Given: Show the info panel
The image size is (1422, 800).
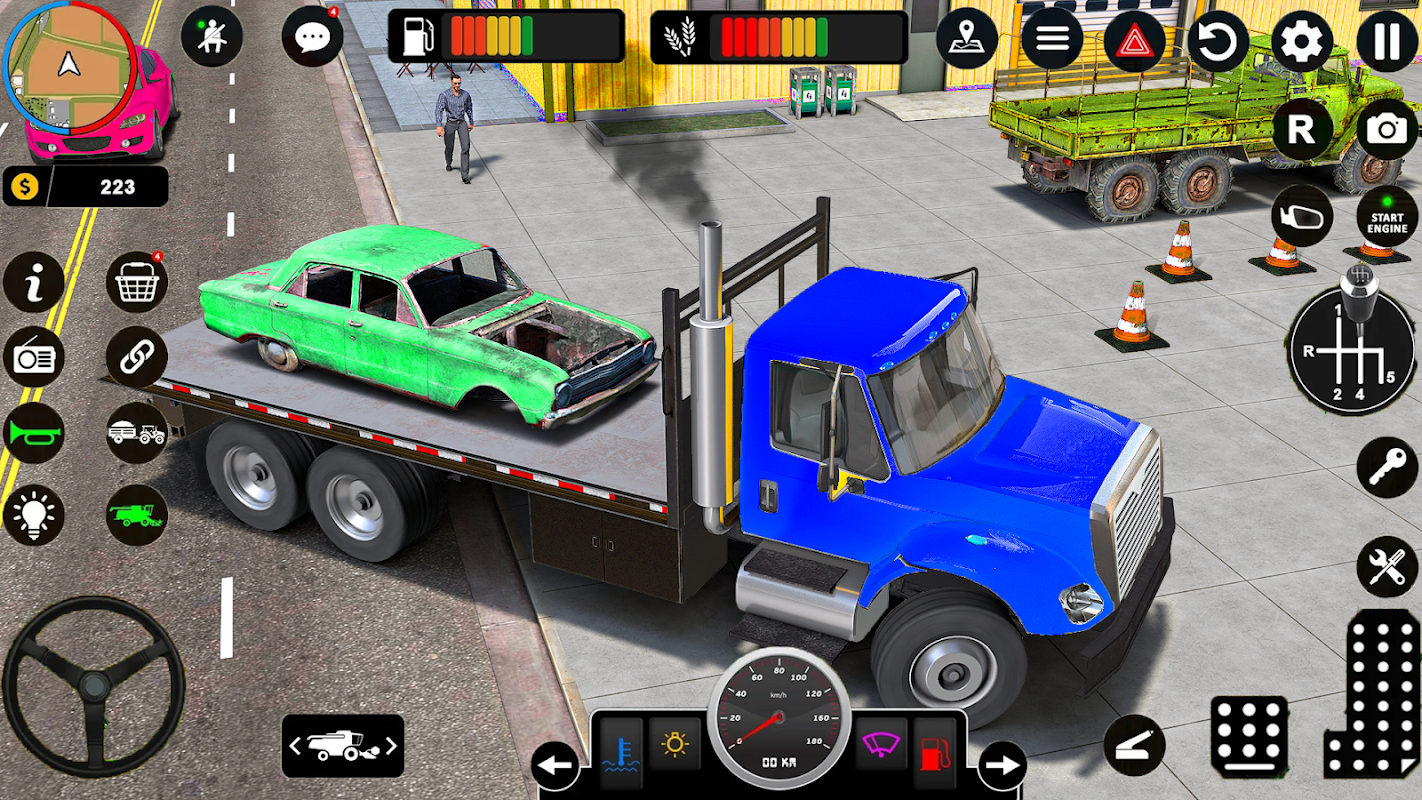Looking at the screenshot, I should pyautogui.click(x=33, y=283).
